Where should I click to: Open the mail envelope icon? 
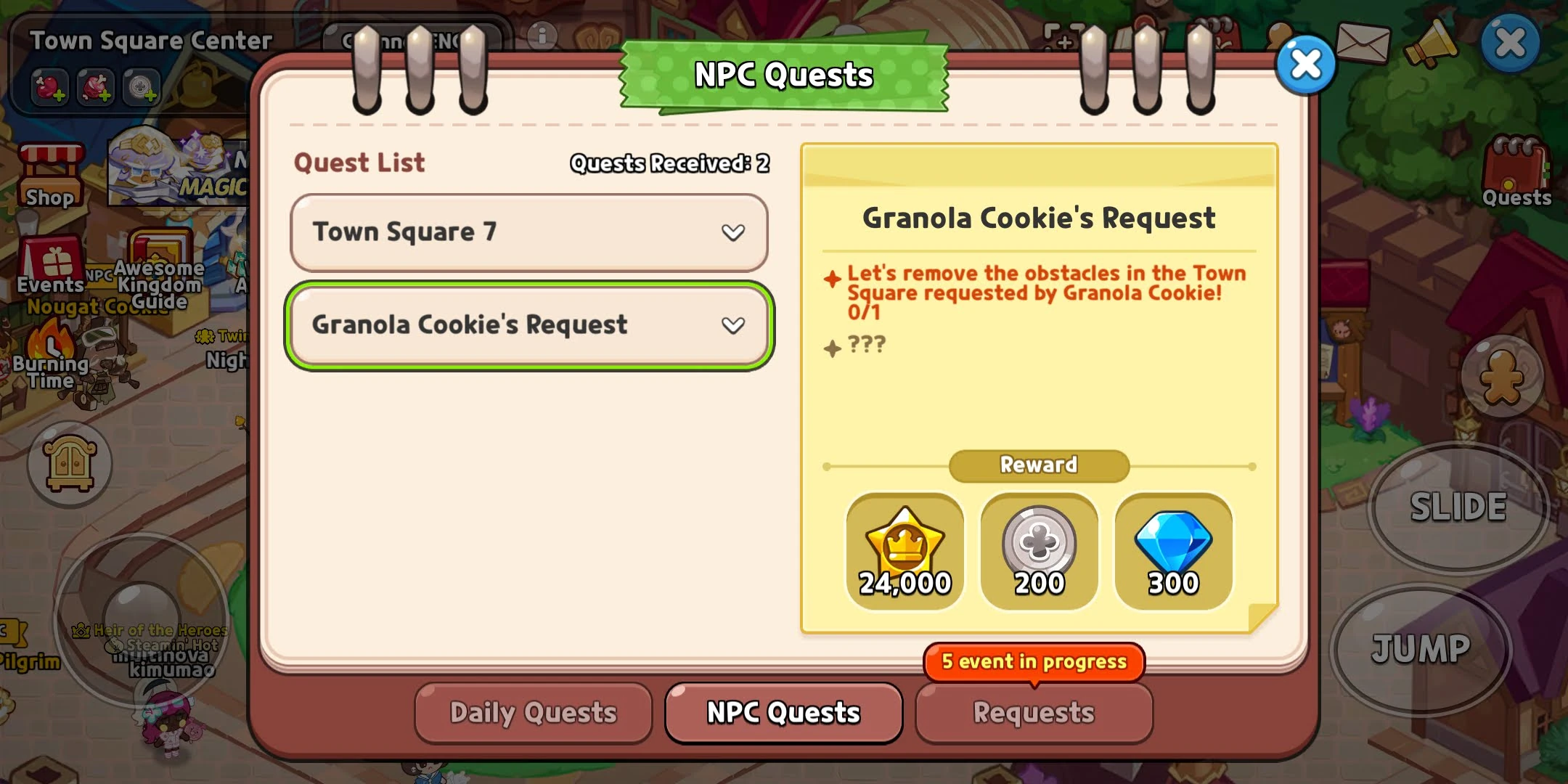tap(1364, 44)
